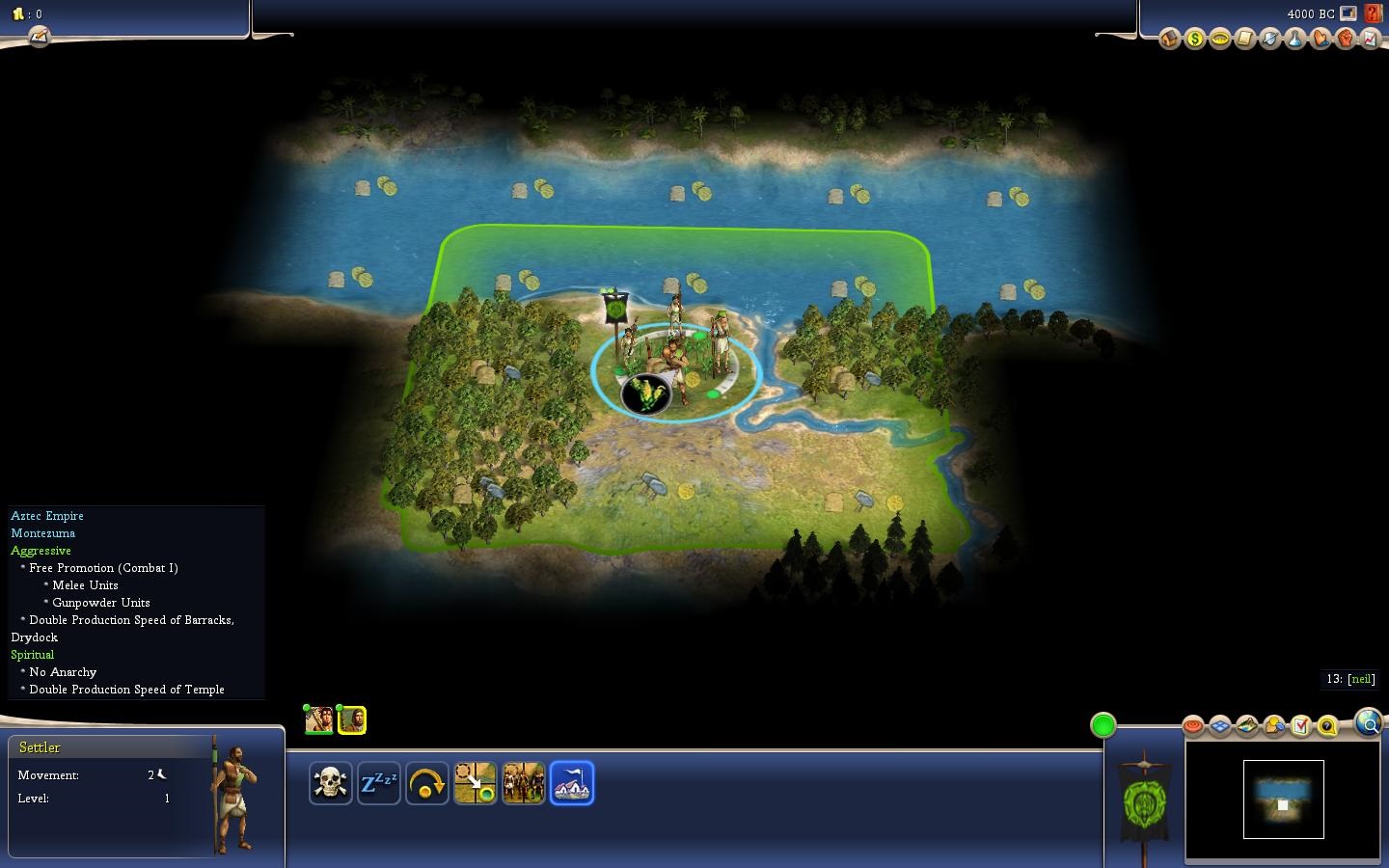The image size is (1389, 868).
Task: Click the green end turn button
Action: click(1103, 725)
